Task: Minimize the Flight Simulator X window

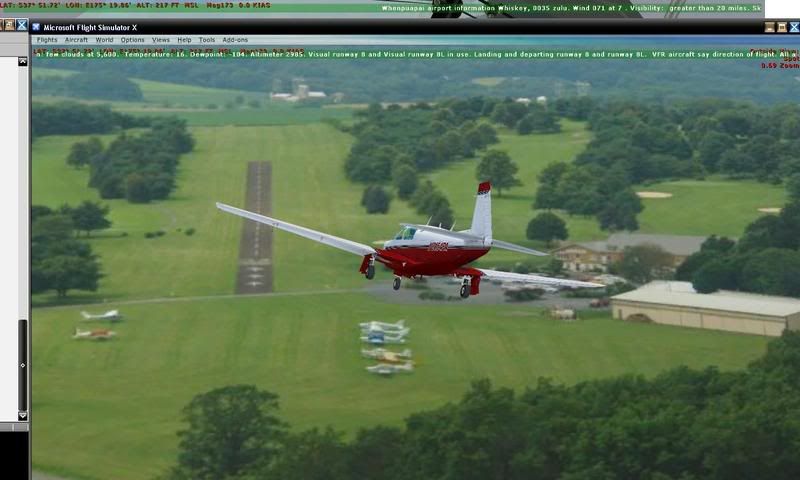Action: [x=769, y=27]
